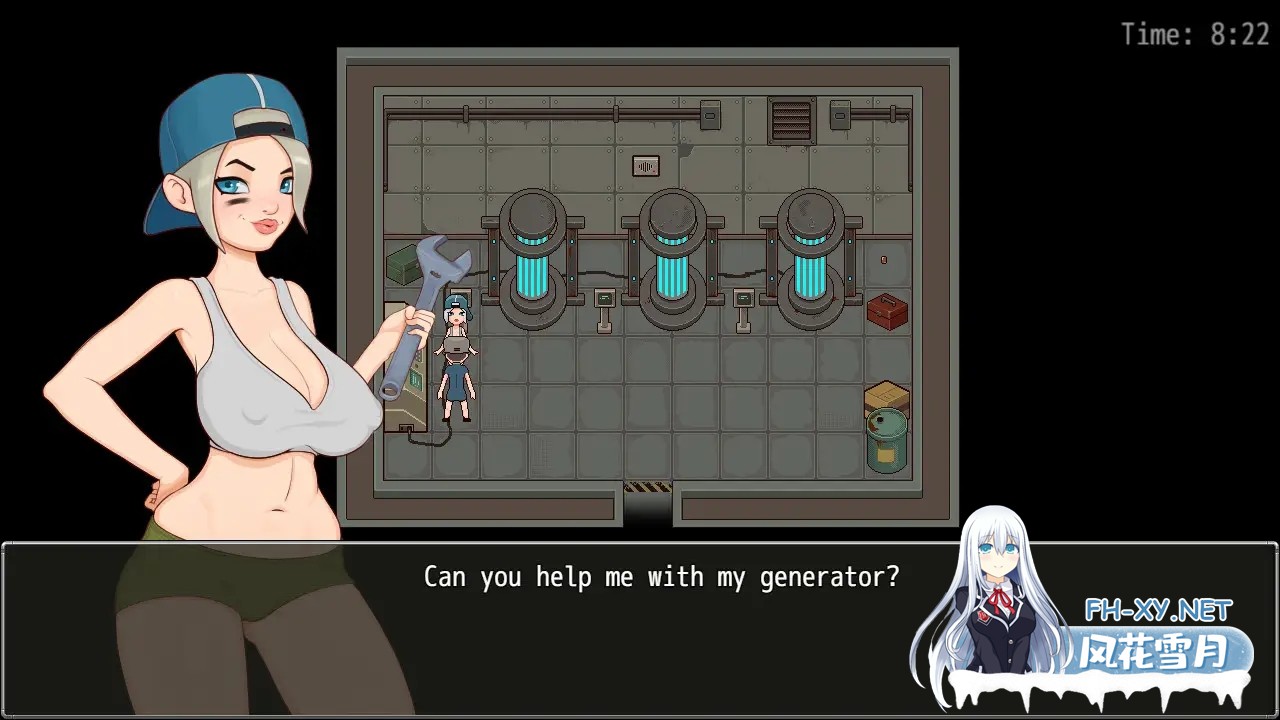Click the wall intercom speaker panel
1280x720 pixels.
pos(645,166)
